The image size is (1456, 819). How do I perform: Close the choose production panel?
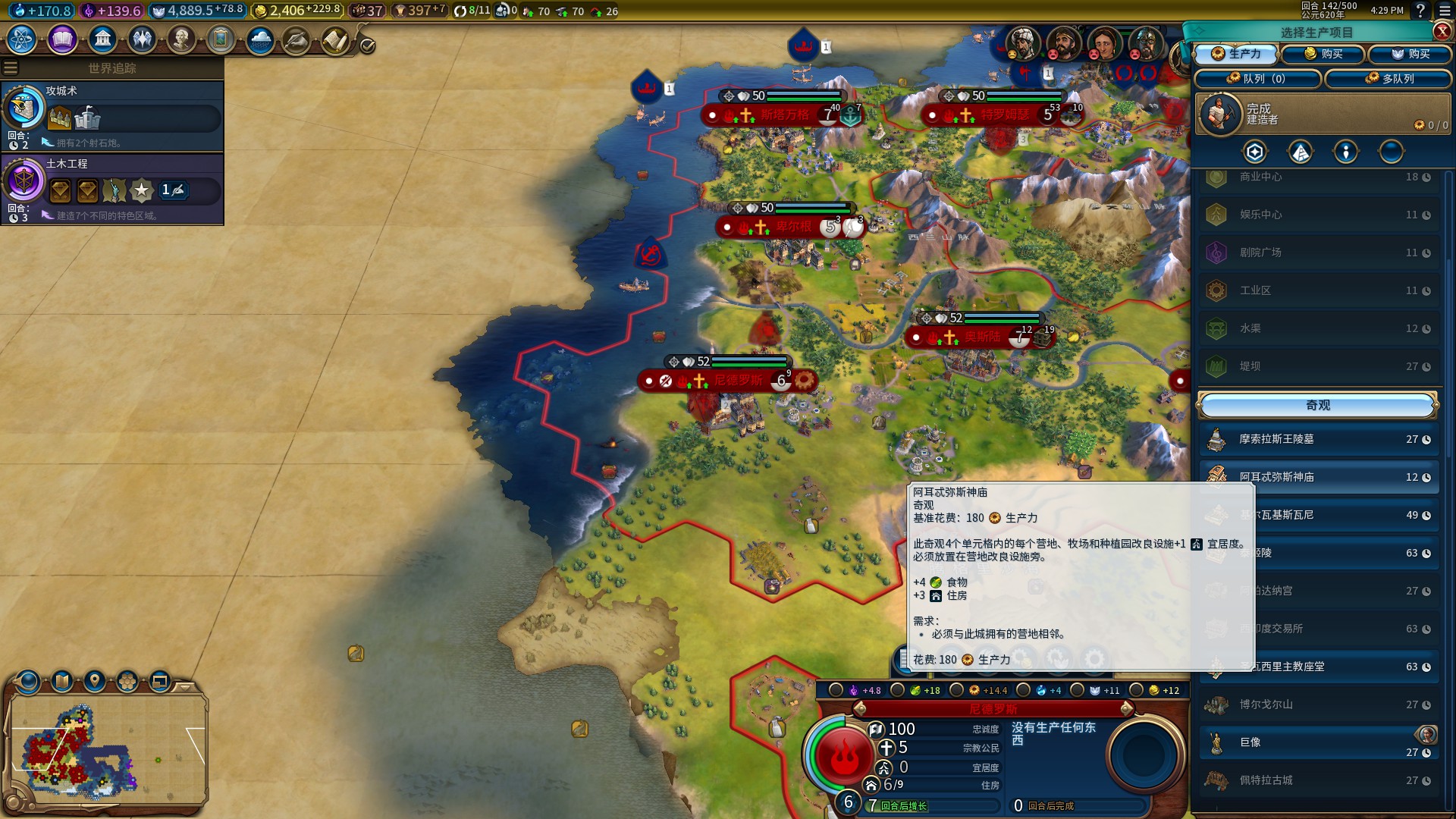pos(1442,31)
